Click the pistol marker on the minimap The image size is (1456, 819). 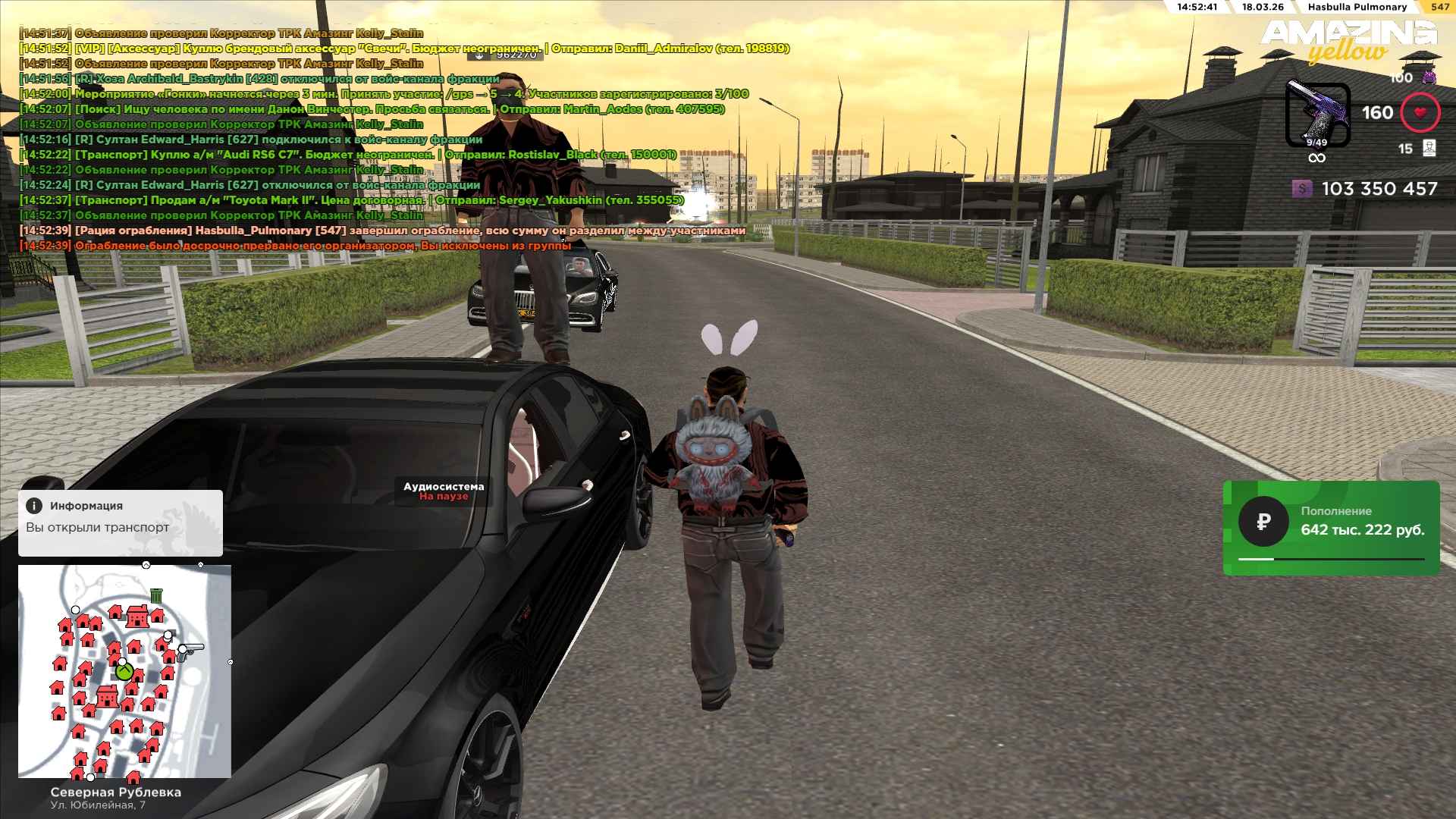190,650
